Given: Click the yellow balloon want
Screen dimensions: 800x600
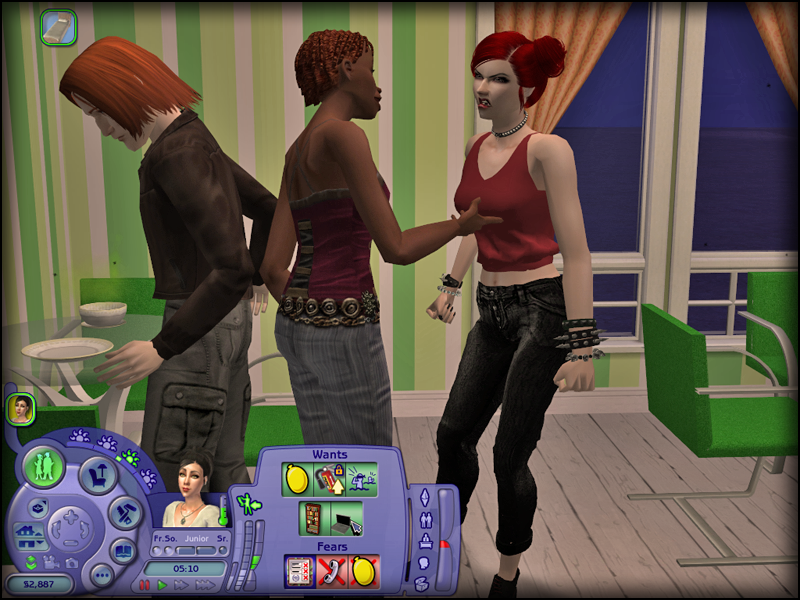Looking at the screenshot, I should [x=298, y=479].
